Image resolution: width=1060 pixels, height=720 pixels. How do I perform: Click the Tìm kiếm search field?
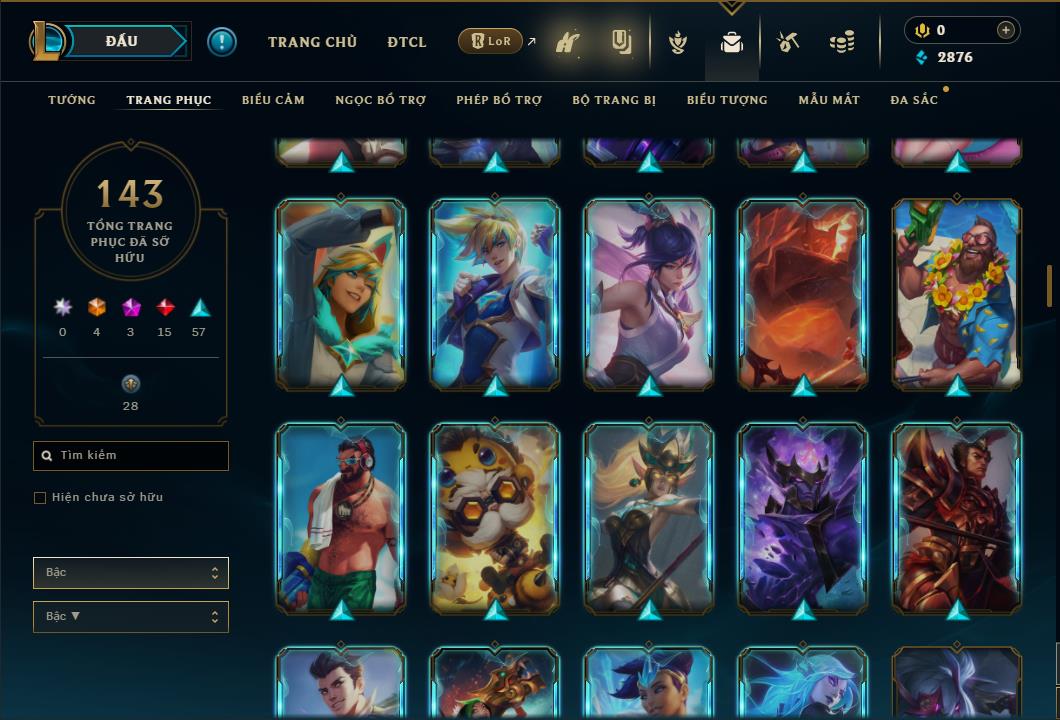coord(131,456)
